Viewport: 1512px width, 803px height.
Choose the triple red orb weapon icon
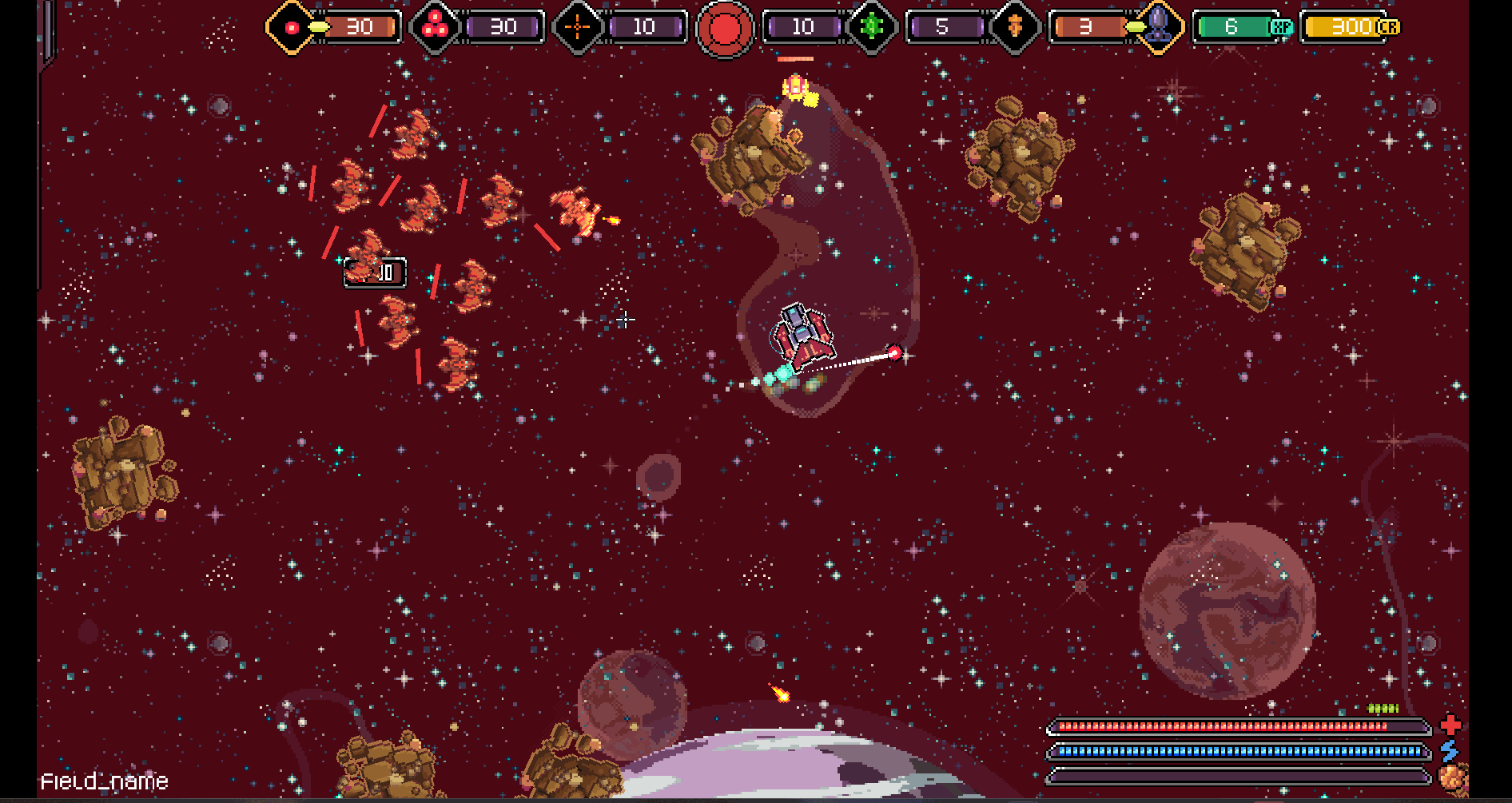point(435,28)
